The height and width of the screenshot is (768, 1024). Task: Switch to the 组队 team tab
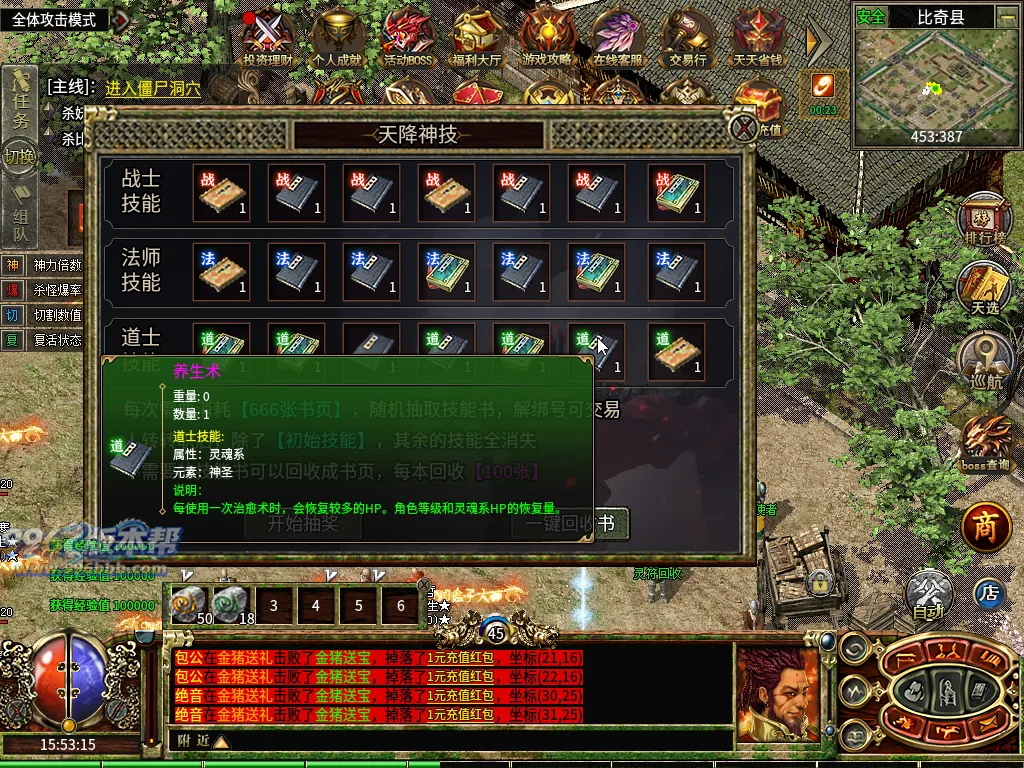pyautogui.click(x=20, y=223)
